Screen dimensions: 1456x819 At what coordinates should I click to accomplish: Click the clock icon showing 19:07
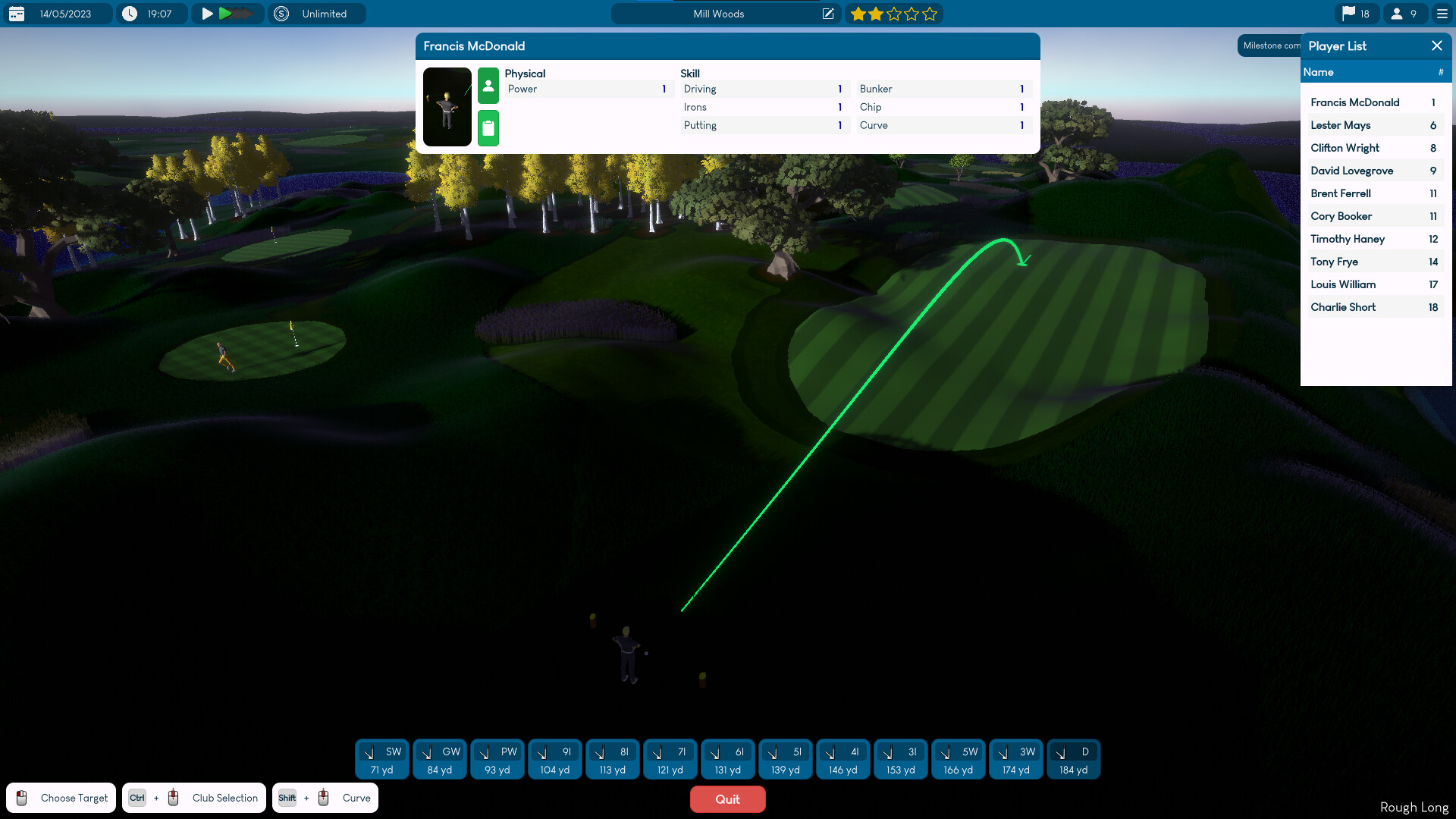[x=129, y=13]
